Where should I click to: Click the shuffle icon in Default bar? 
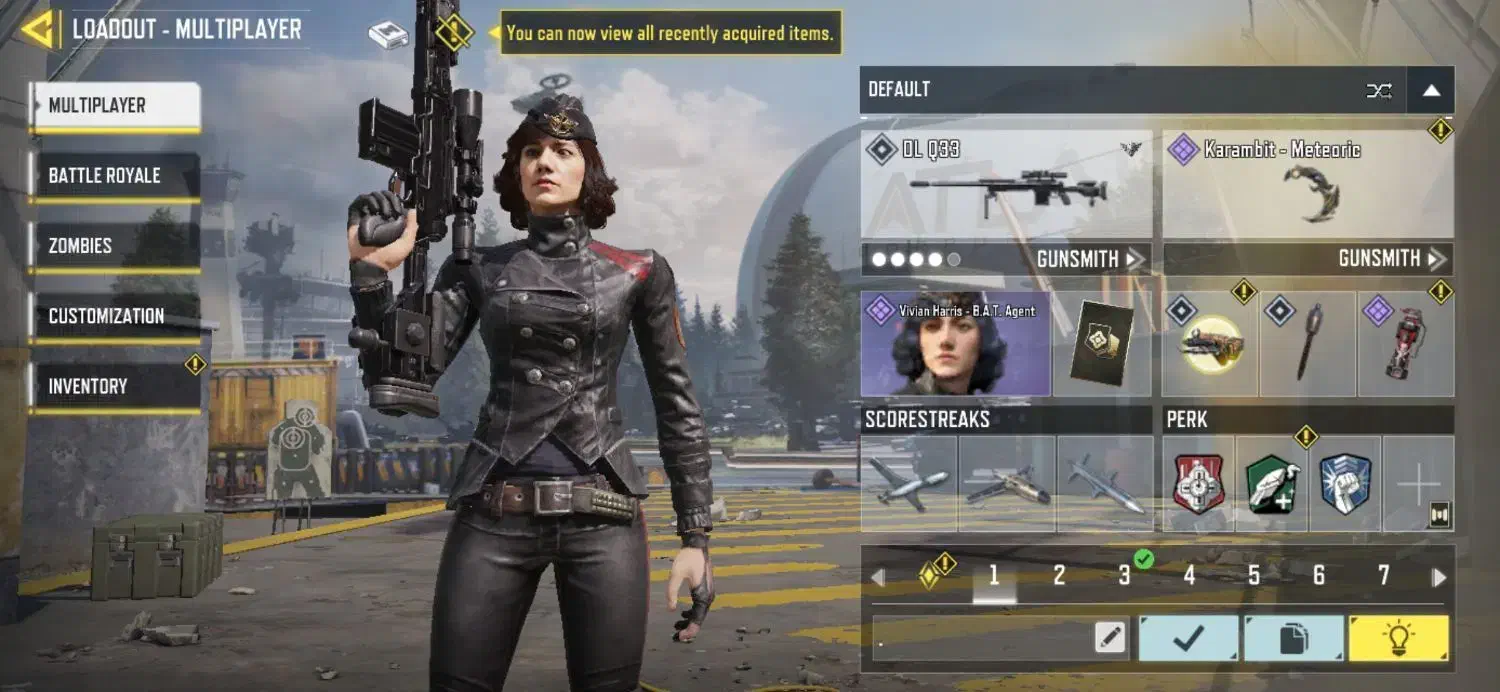[1379, 91]
